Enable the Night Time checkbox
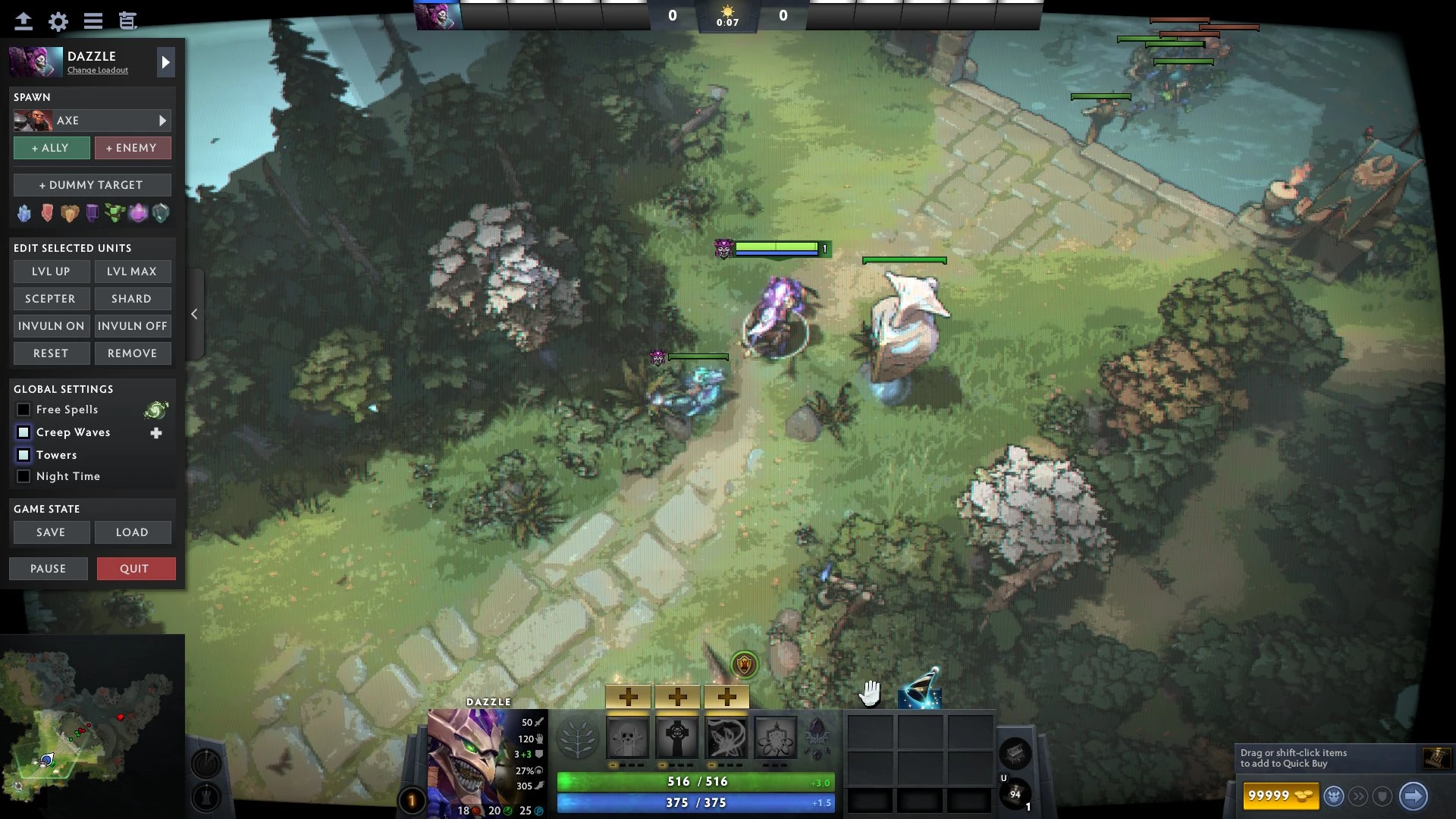The height and width of the screenshot is (819, 1456). click(24, 476)
